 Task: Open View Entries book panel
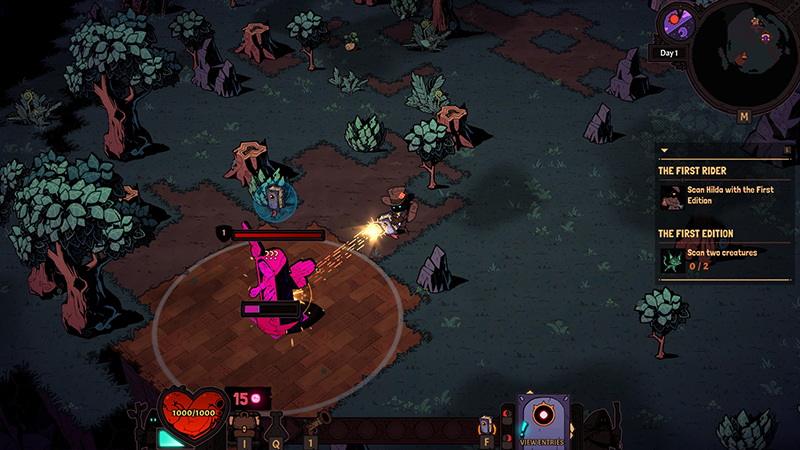(x=542, y=420)
